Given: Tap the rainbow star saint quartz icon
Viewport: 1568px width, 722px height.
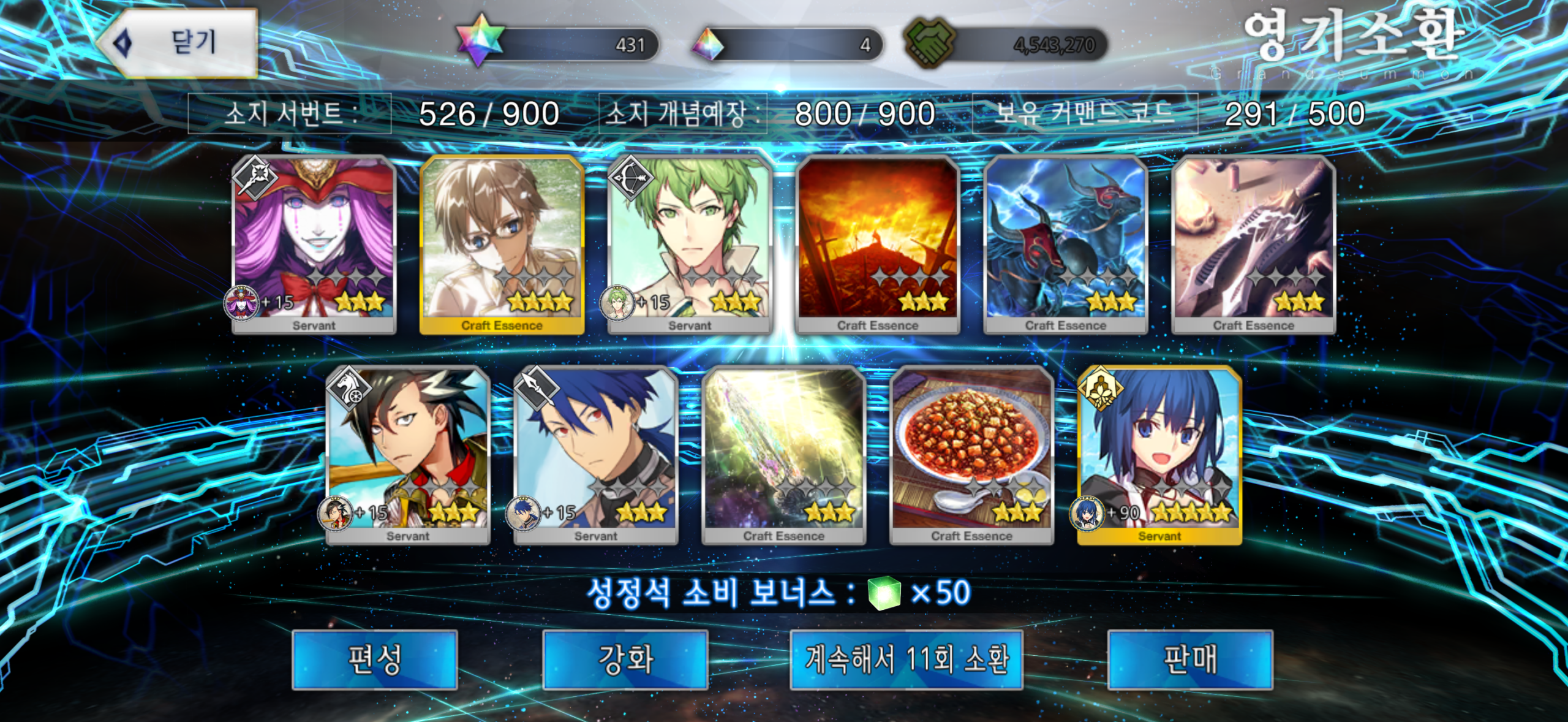Looking at the screenshot, I should point(481,41).
